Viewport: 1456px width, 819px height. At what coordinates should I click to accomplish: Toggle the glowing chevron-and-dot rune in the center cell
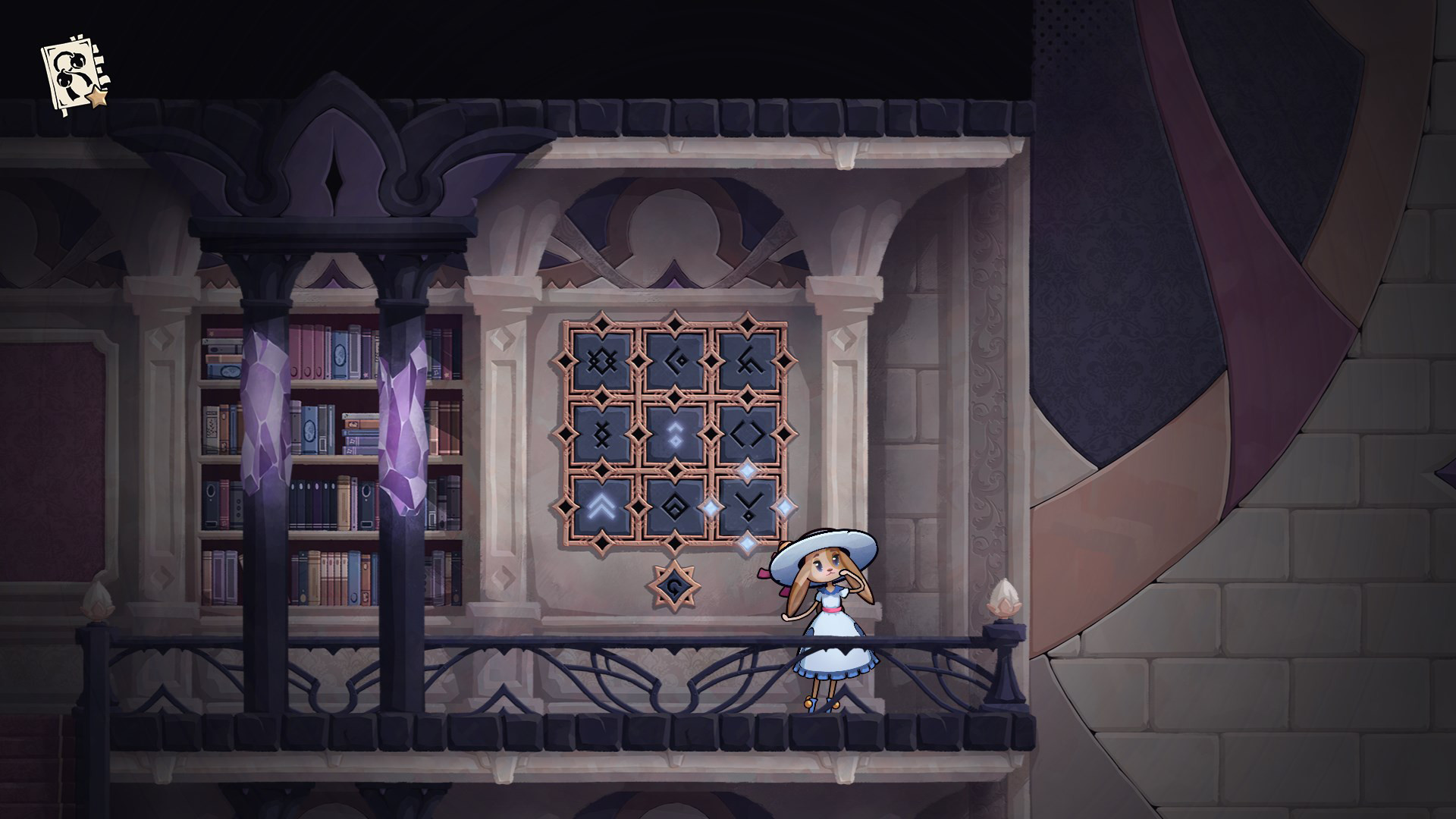tap(676, 434)
